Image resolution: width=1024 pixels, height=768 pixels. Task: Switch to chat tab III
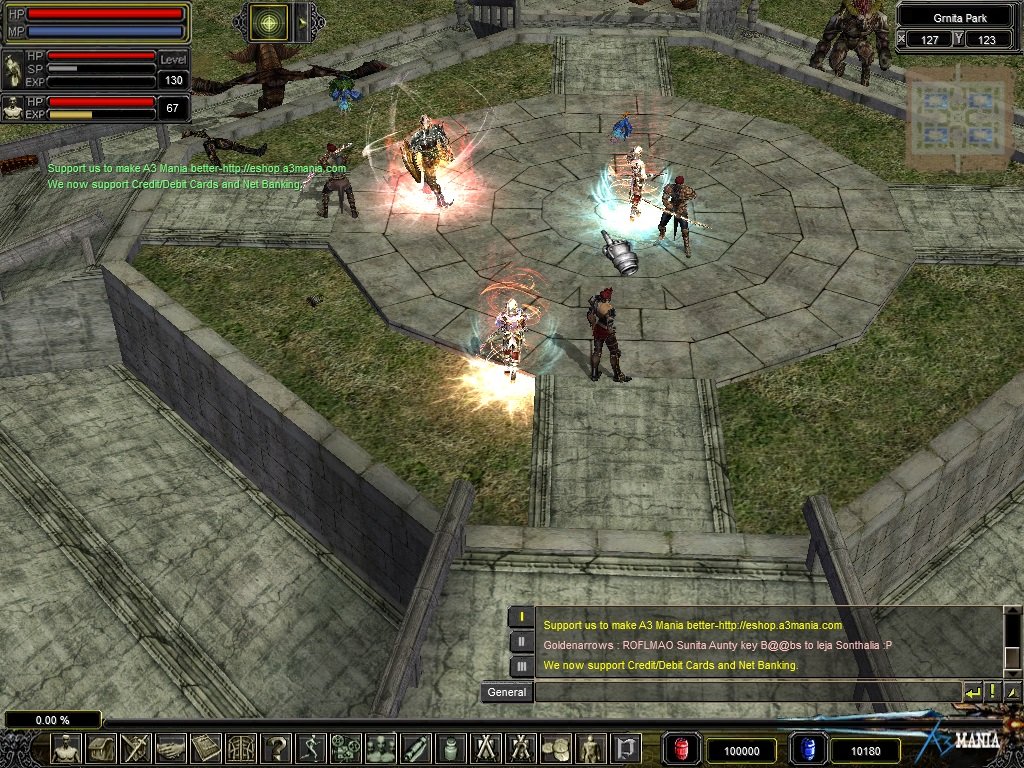click(521, 666)
